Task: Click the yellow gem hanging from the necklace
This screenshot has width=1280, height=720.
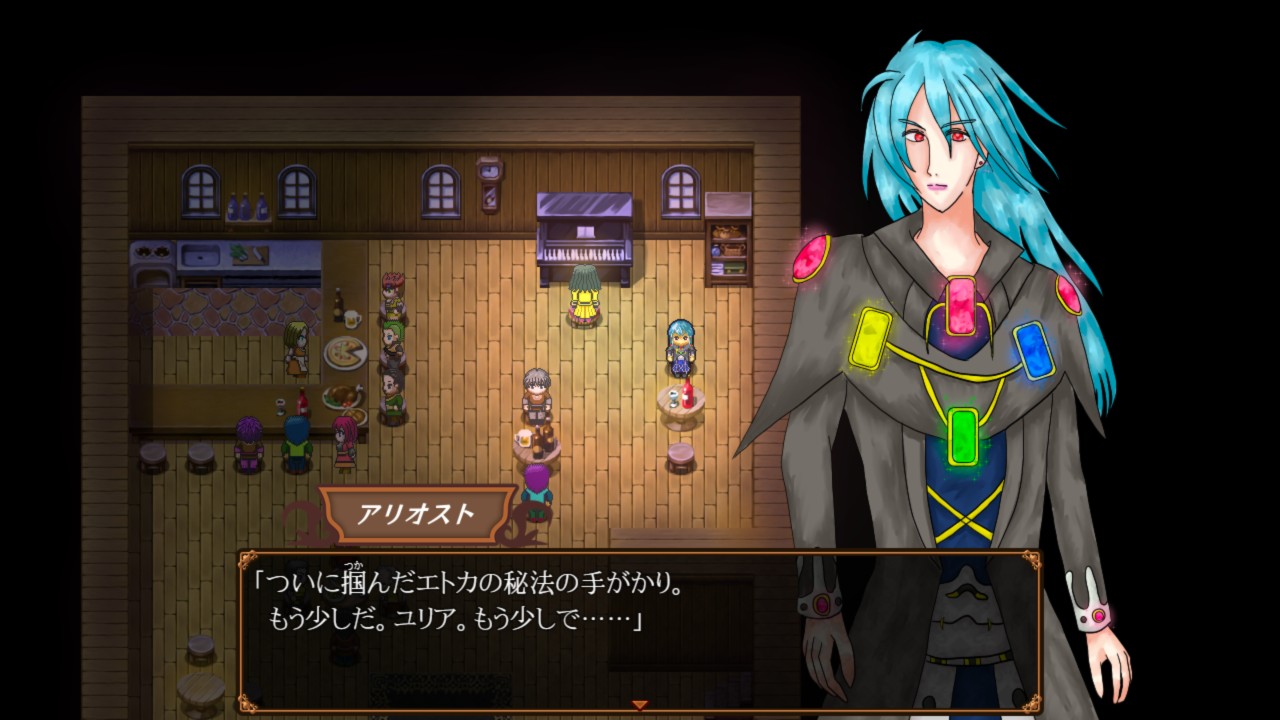Action: (868, 340)
